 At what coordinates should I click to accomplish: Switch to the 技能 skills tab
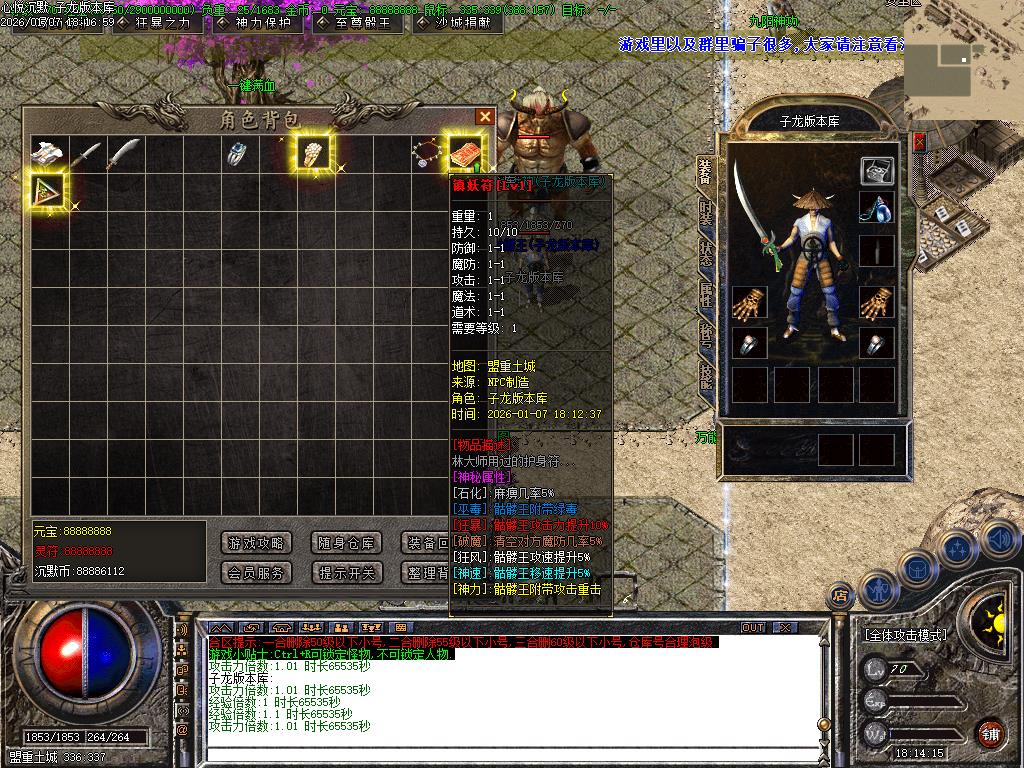coord(707,376)
